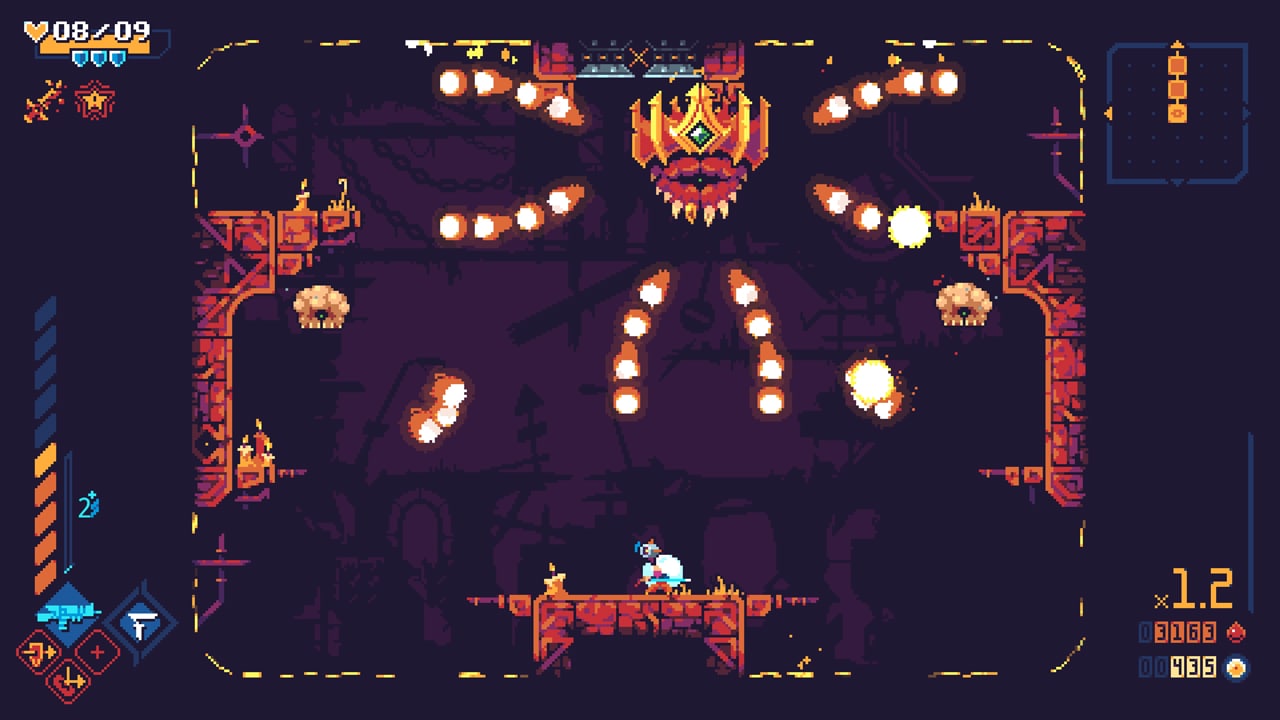This screenshot has width=1280, height=720.
Task: Click the current room square on the minimap
Action: (x=1178, y=114)
